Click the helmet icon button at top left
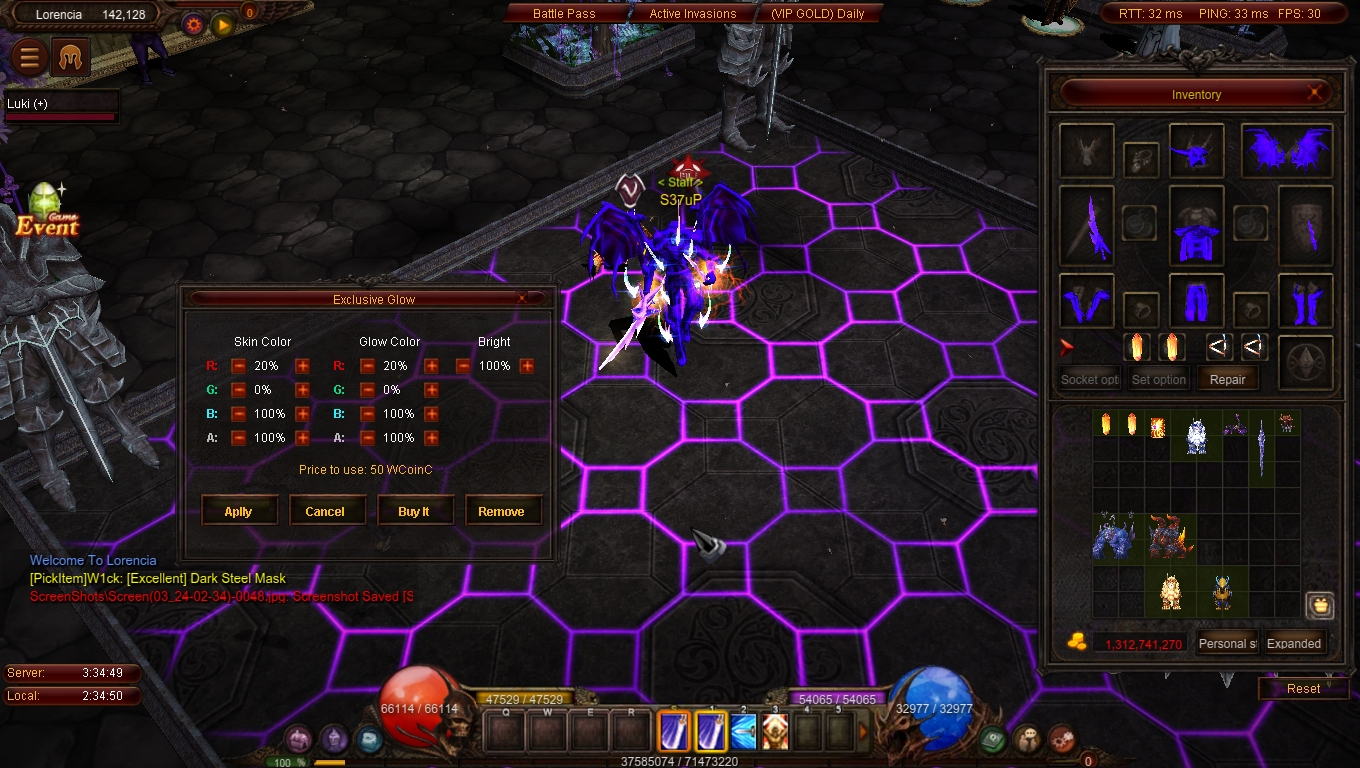The image size is (1360, 768). click(72, 58)
